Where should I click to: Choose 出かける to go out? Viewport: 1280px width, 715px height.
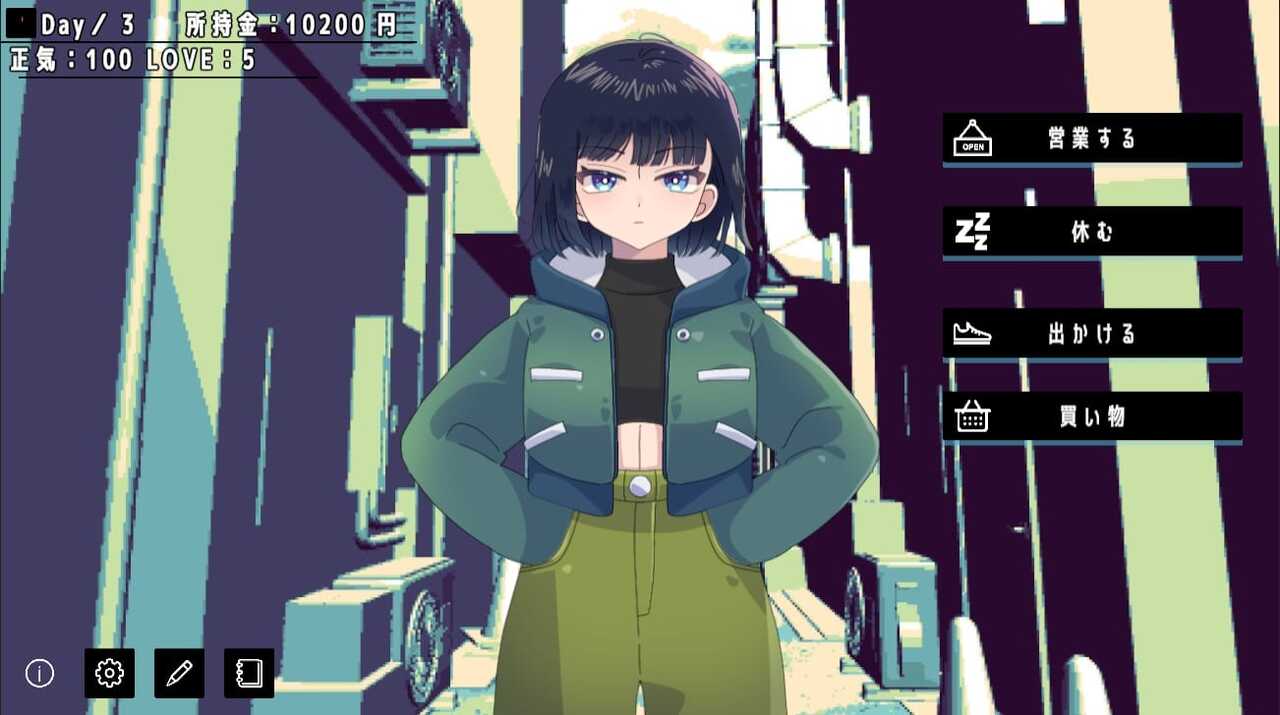[1092, 334]
